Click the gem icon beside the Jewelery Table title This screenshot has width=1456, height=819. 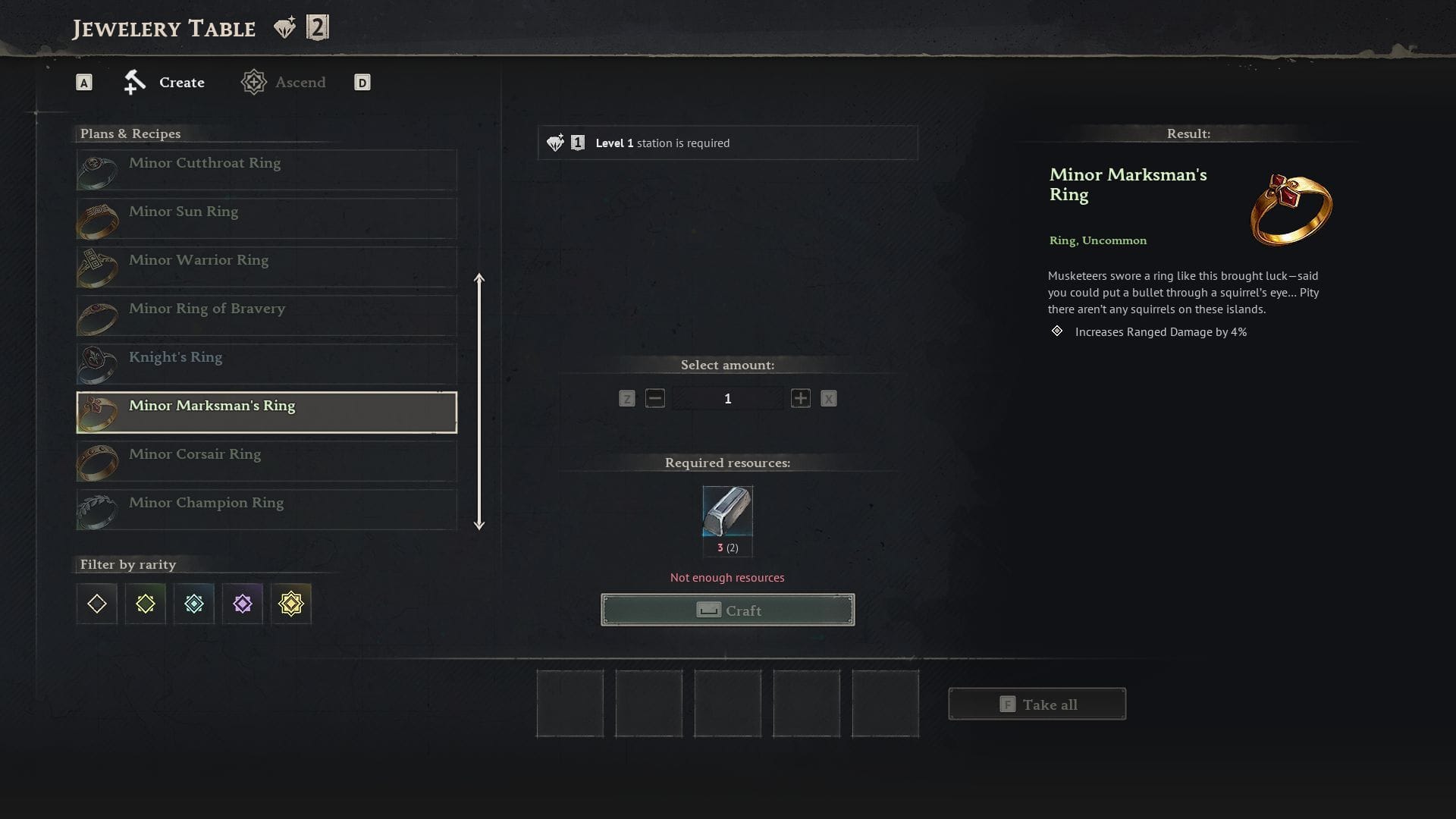tap(284, 27)
